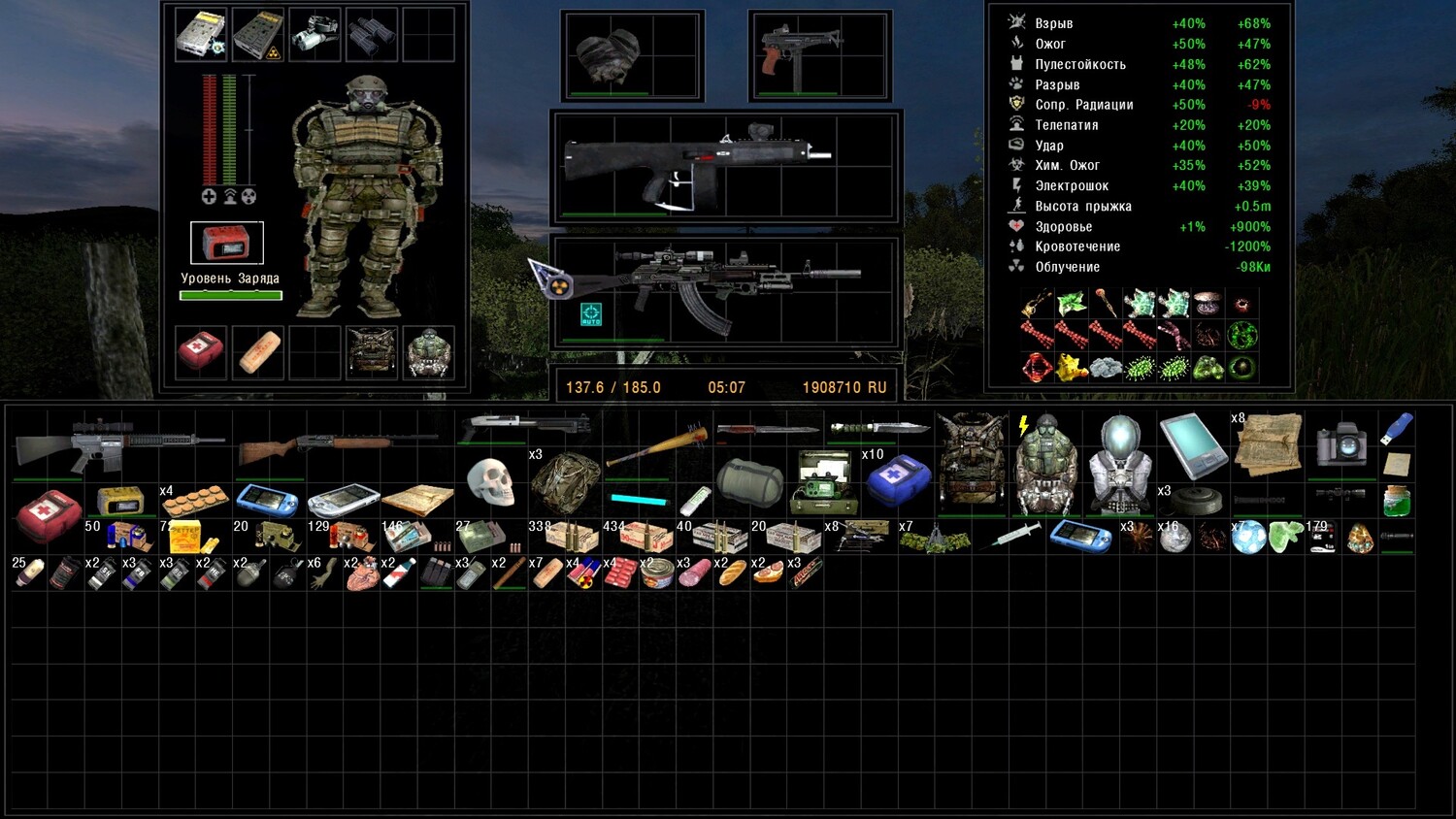Choose the night vision goggles slot

coord(314,35)
